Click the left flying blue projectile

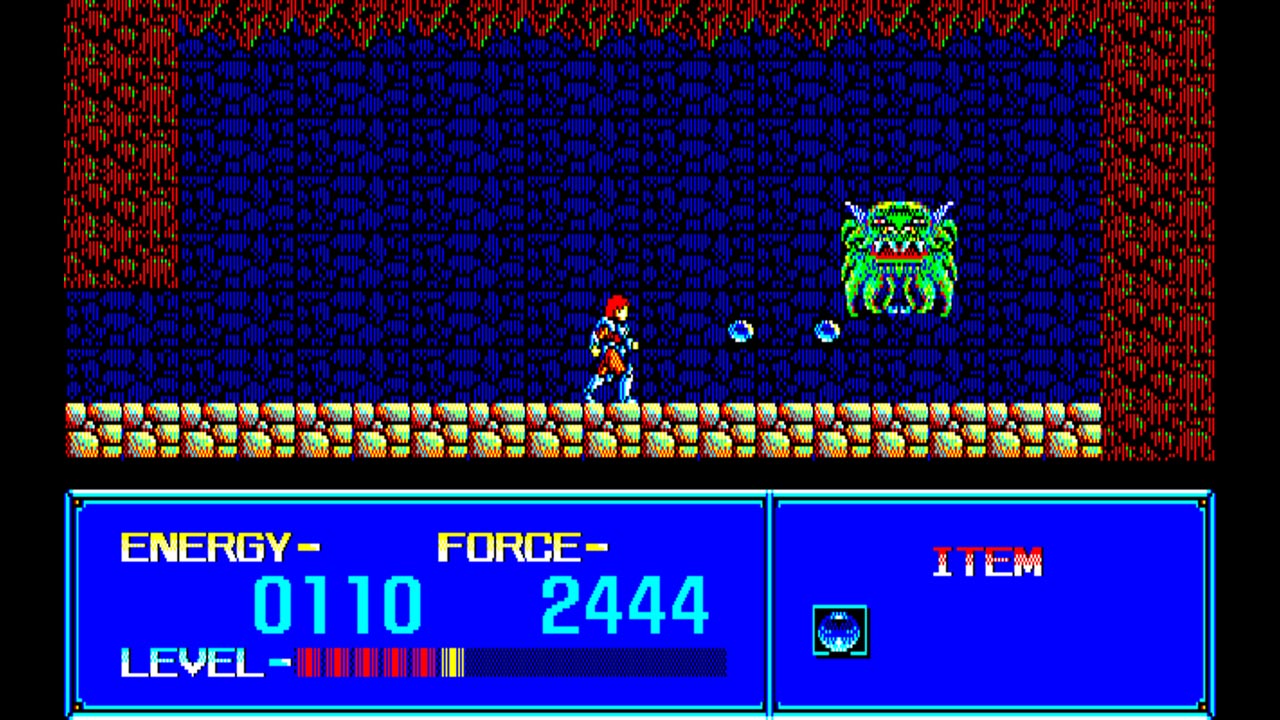(740, 330)
